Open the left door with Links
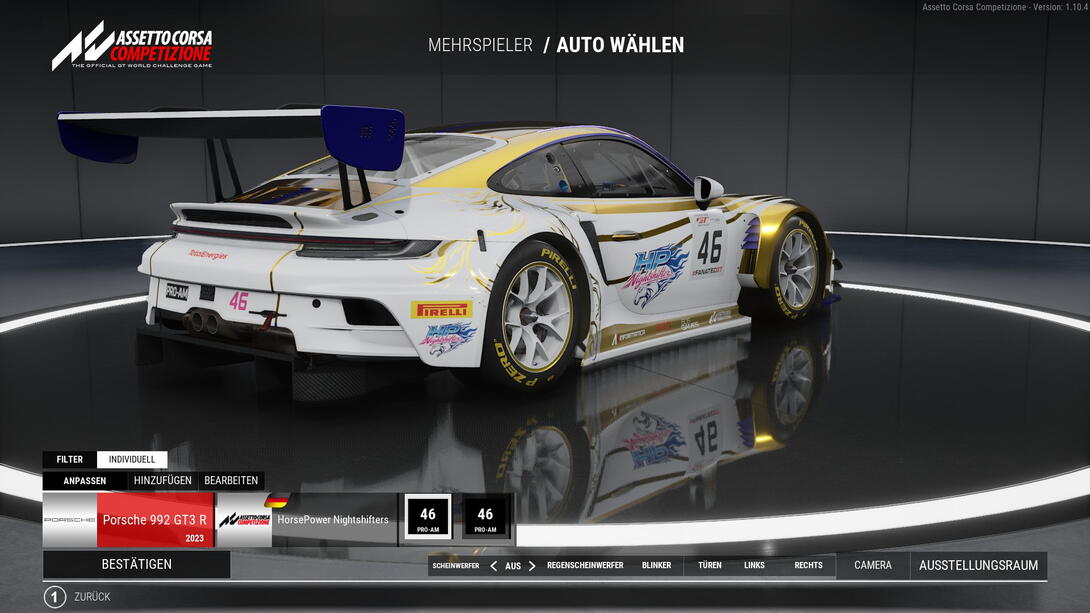 tap(754, 566)
